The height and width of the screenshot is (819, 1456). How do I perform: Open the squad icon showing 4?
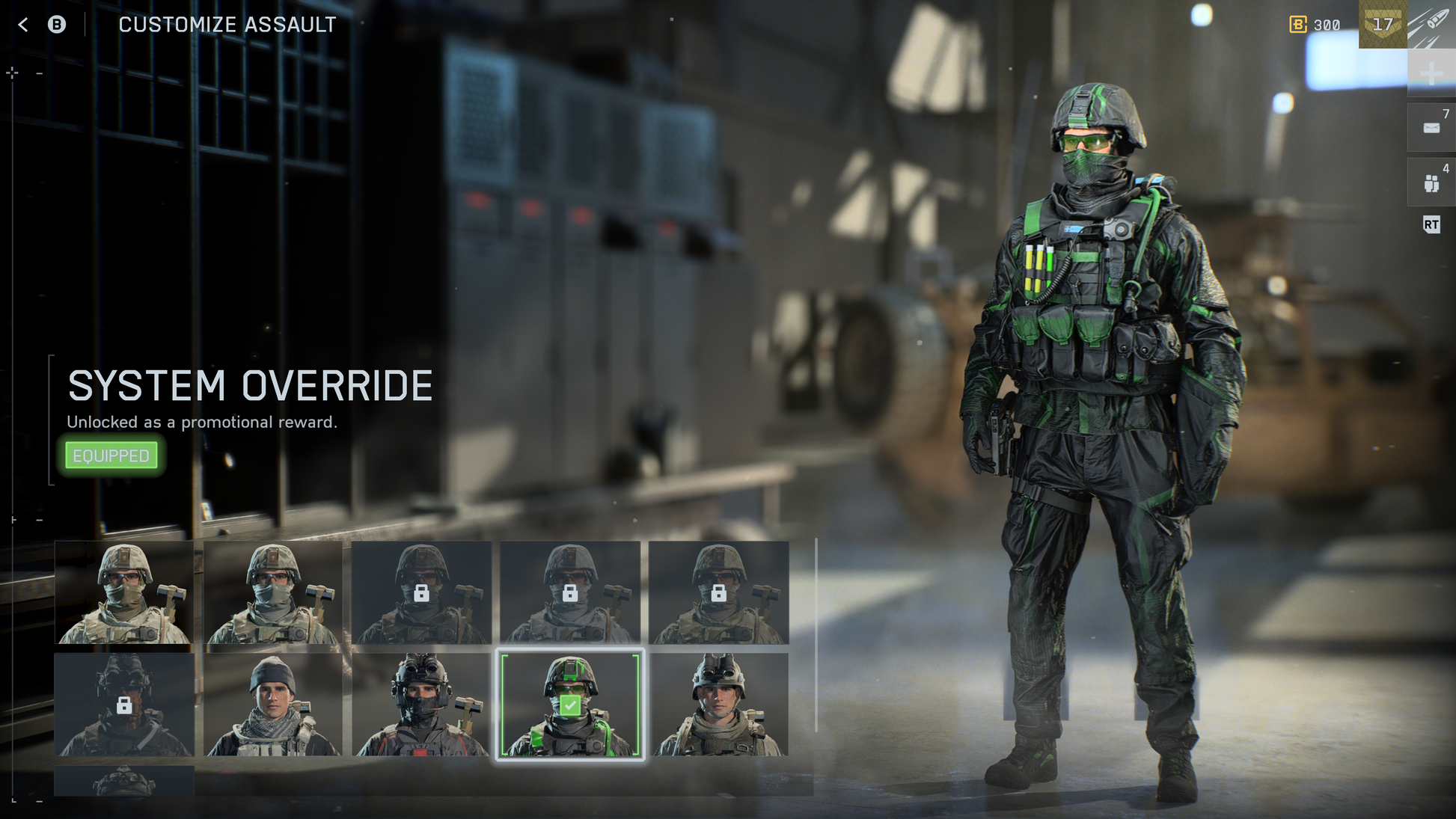pyautogui.click(x=1431, y=182)
